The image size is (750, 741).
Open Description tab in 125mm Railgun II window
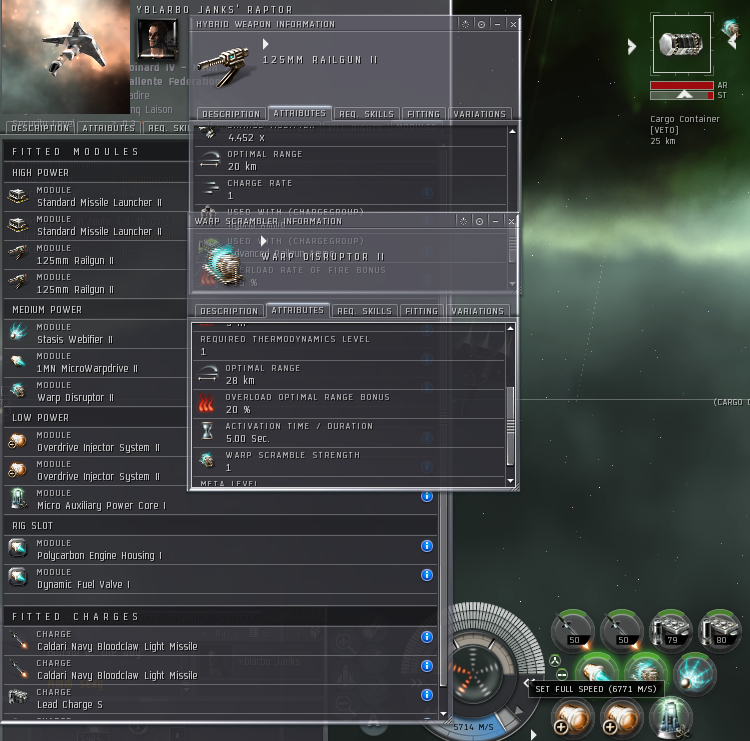pyautogui.click(x=229, y=114)
